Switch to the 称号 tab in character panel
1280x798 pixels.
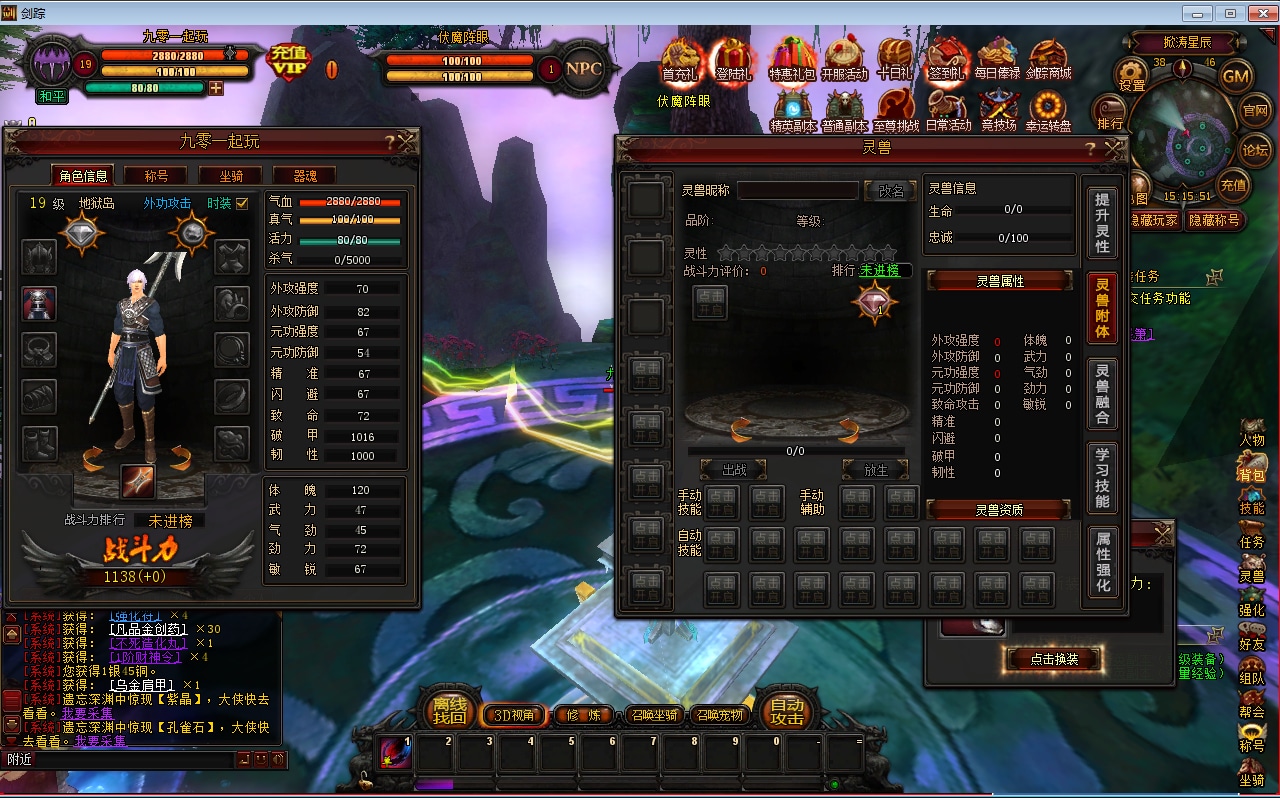[156, 176]
